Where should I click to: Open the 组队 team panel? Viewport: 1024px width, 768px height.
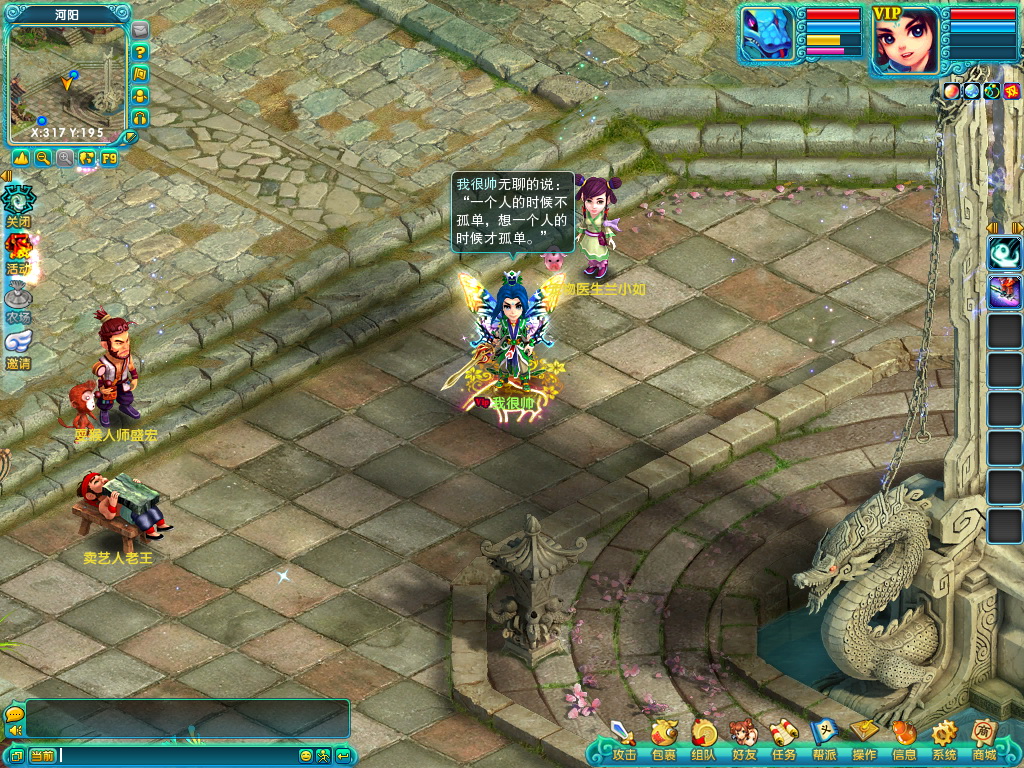[703, 738]
